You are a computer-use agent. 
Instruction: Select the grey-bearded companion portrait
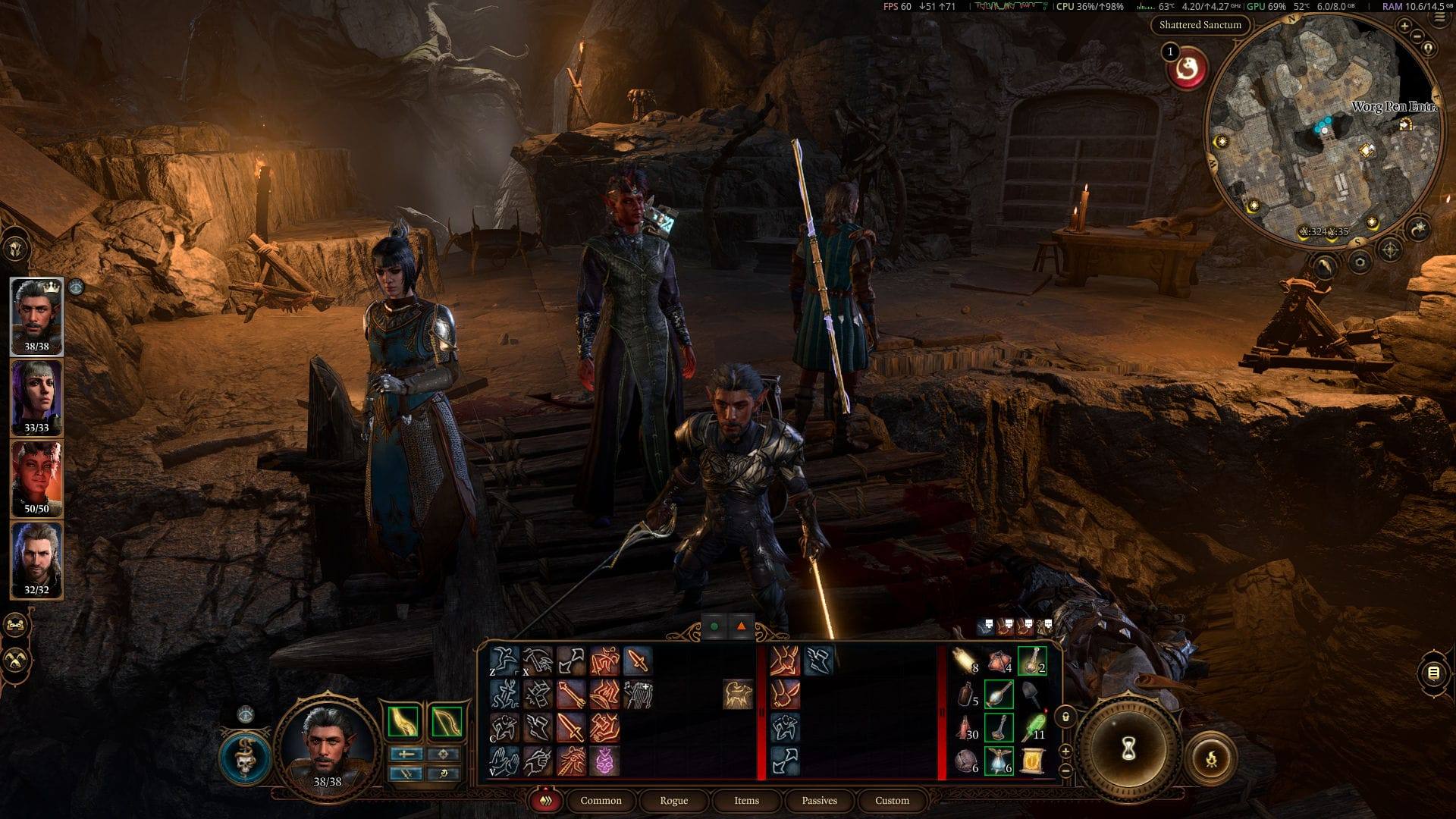point(36,559)
